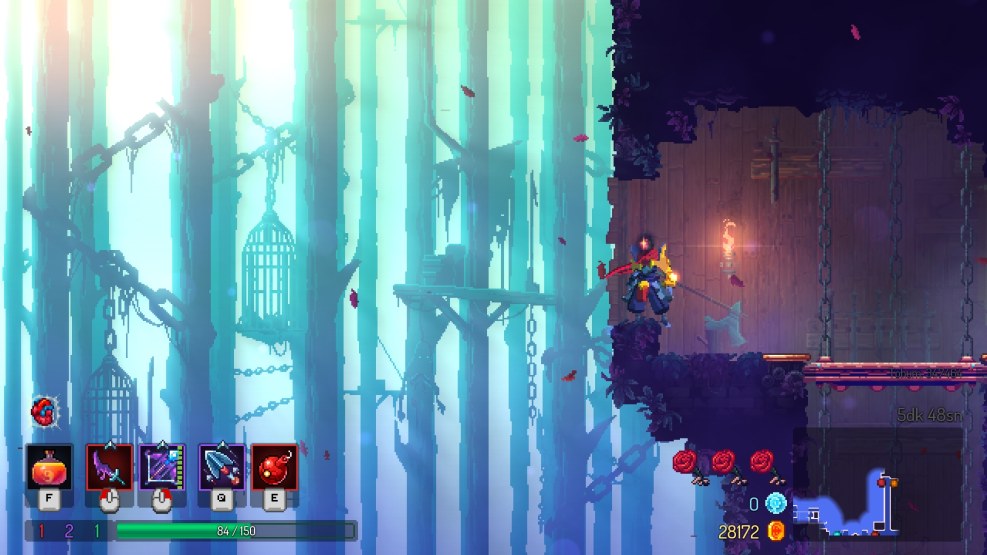Click the red heart mutation icon
Viewport: 987px width, 555px height.
pyautogui.click(x=43, y=410)
